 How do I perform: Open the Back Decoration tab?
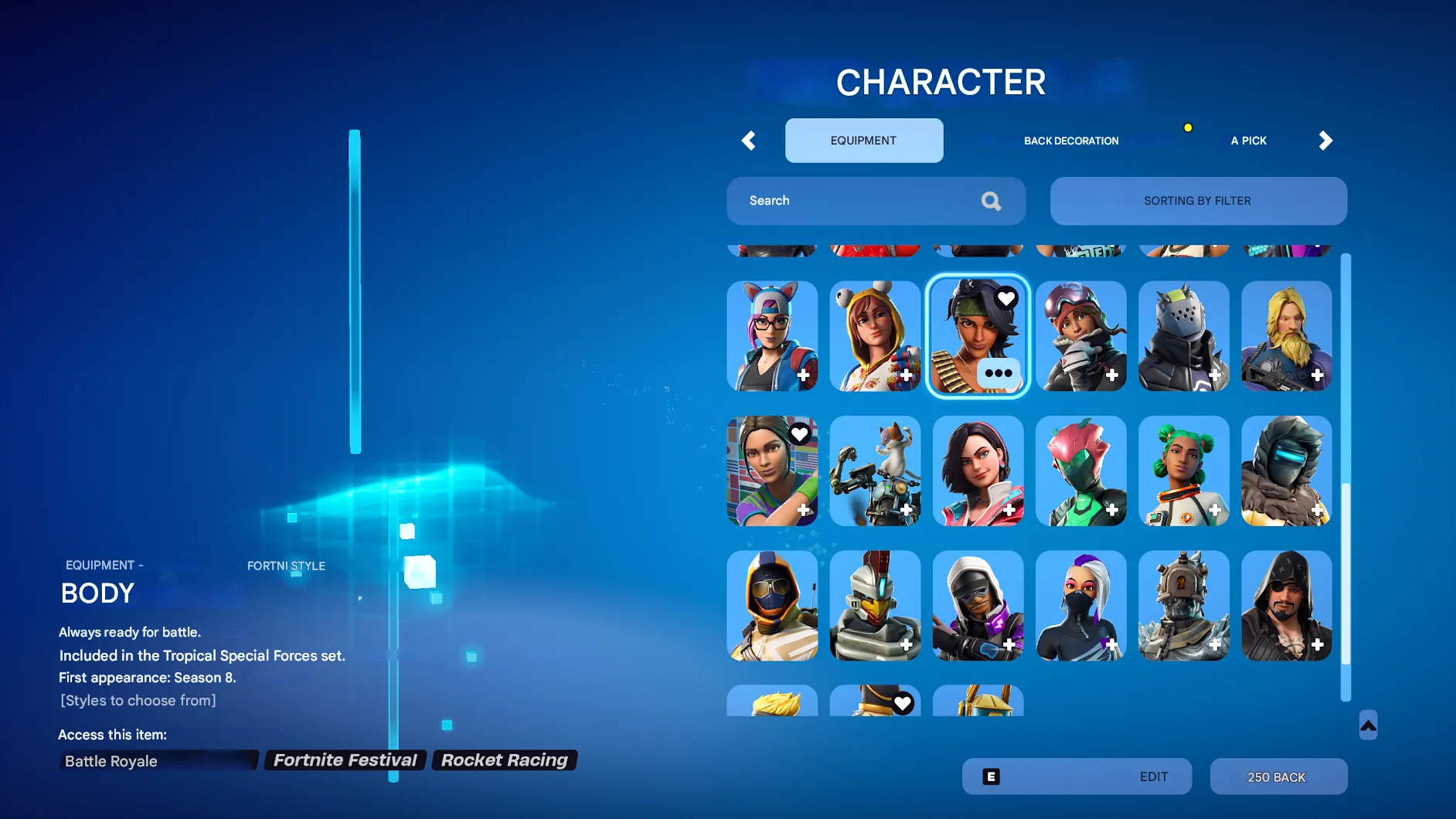(1071, 141)
